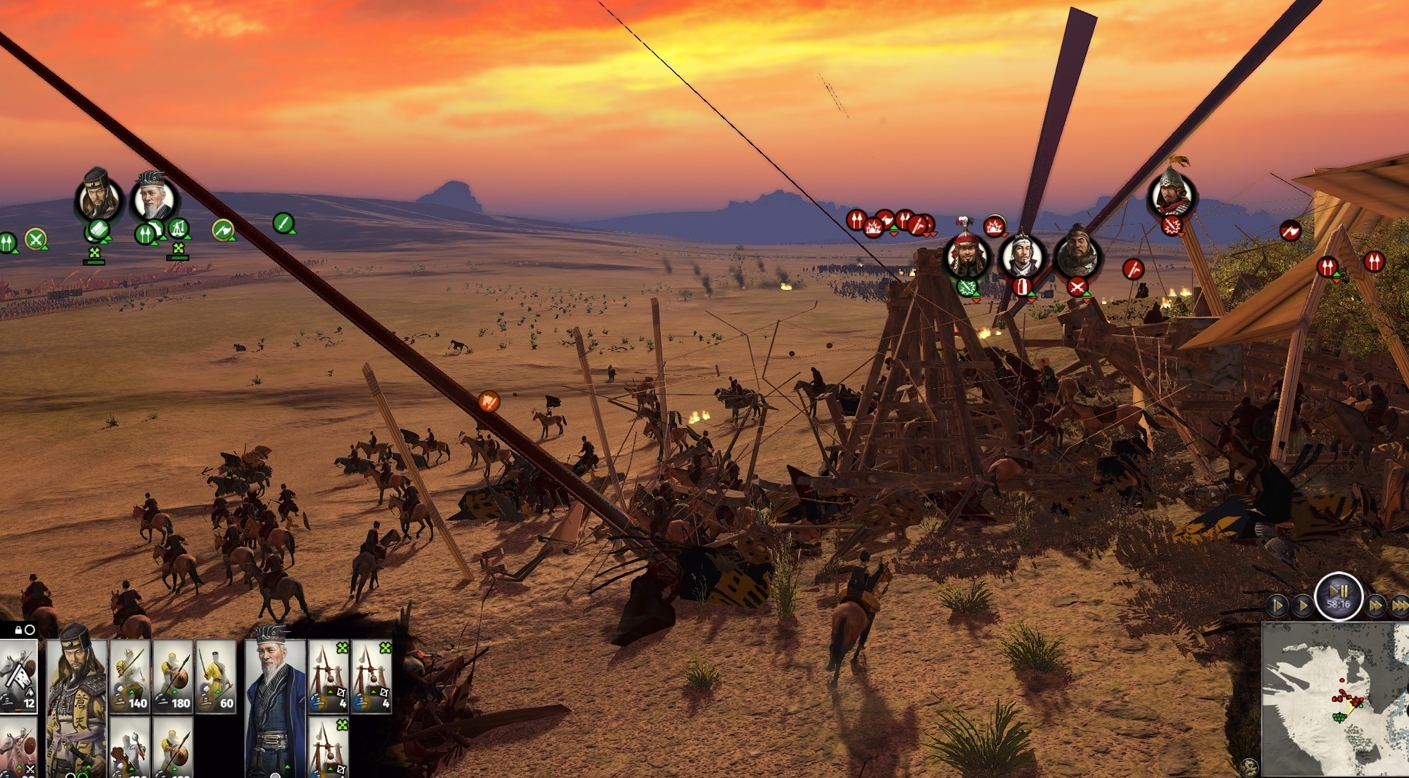Click the white-bearded elder's floating portrait marker

(x=154, y=200)
